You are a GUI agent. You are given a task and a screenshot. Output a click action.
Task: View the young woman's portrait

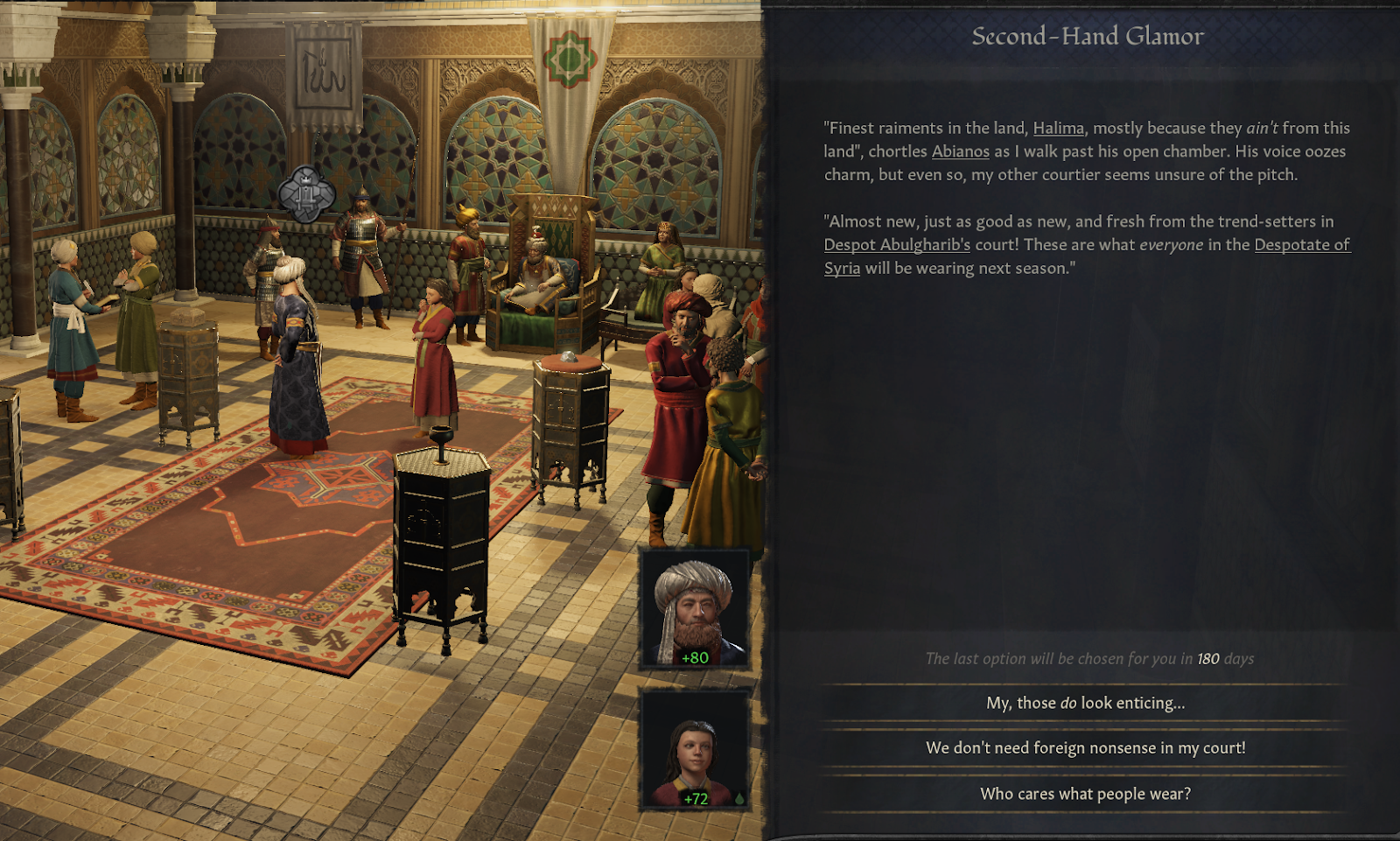pyautogui.click(x=695, y=749)
